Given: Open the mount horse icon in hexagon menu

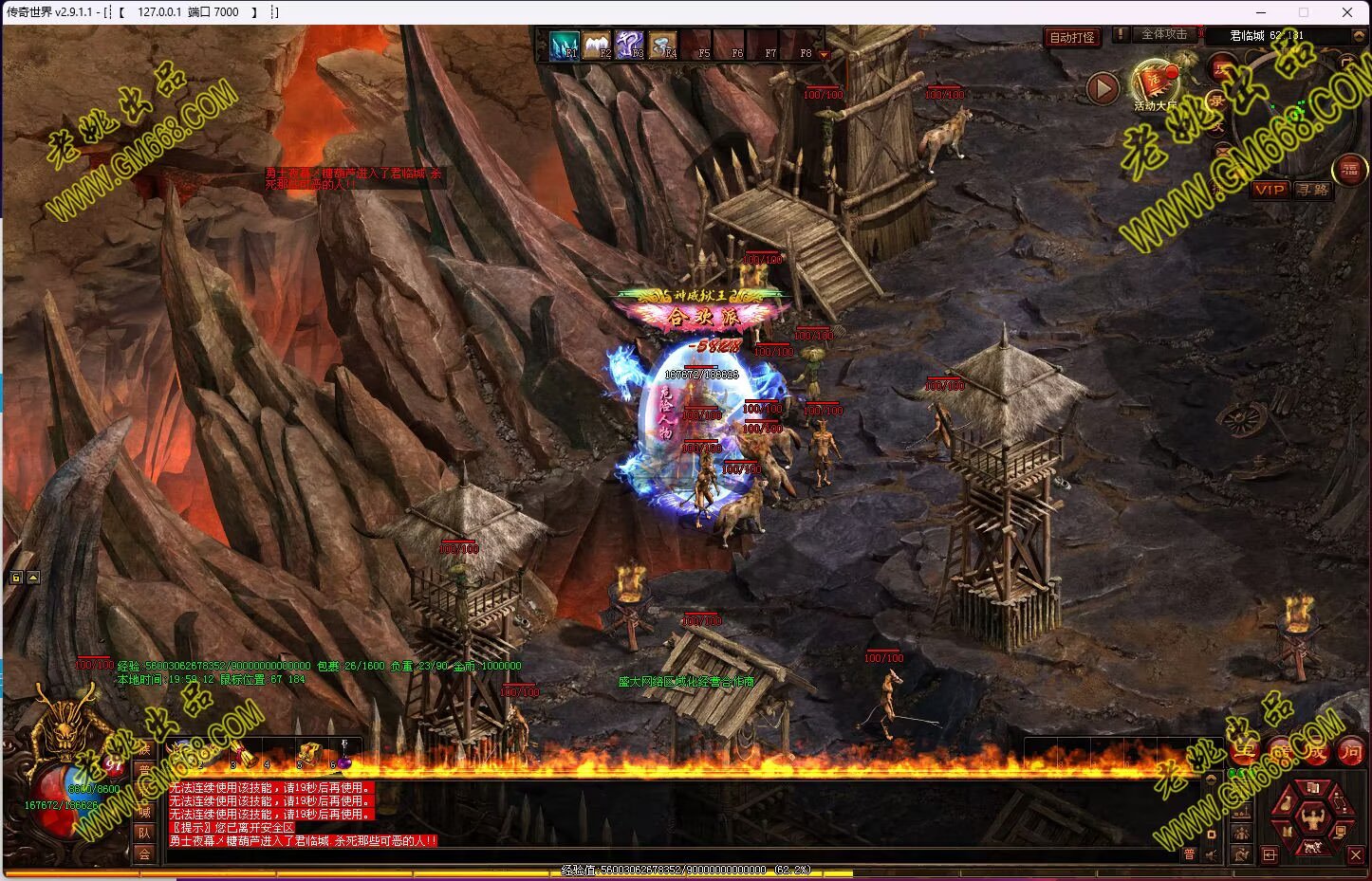Looking at the screenshot, I should (1313, 846).
